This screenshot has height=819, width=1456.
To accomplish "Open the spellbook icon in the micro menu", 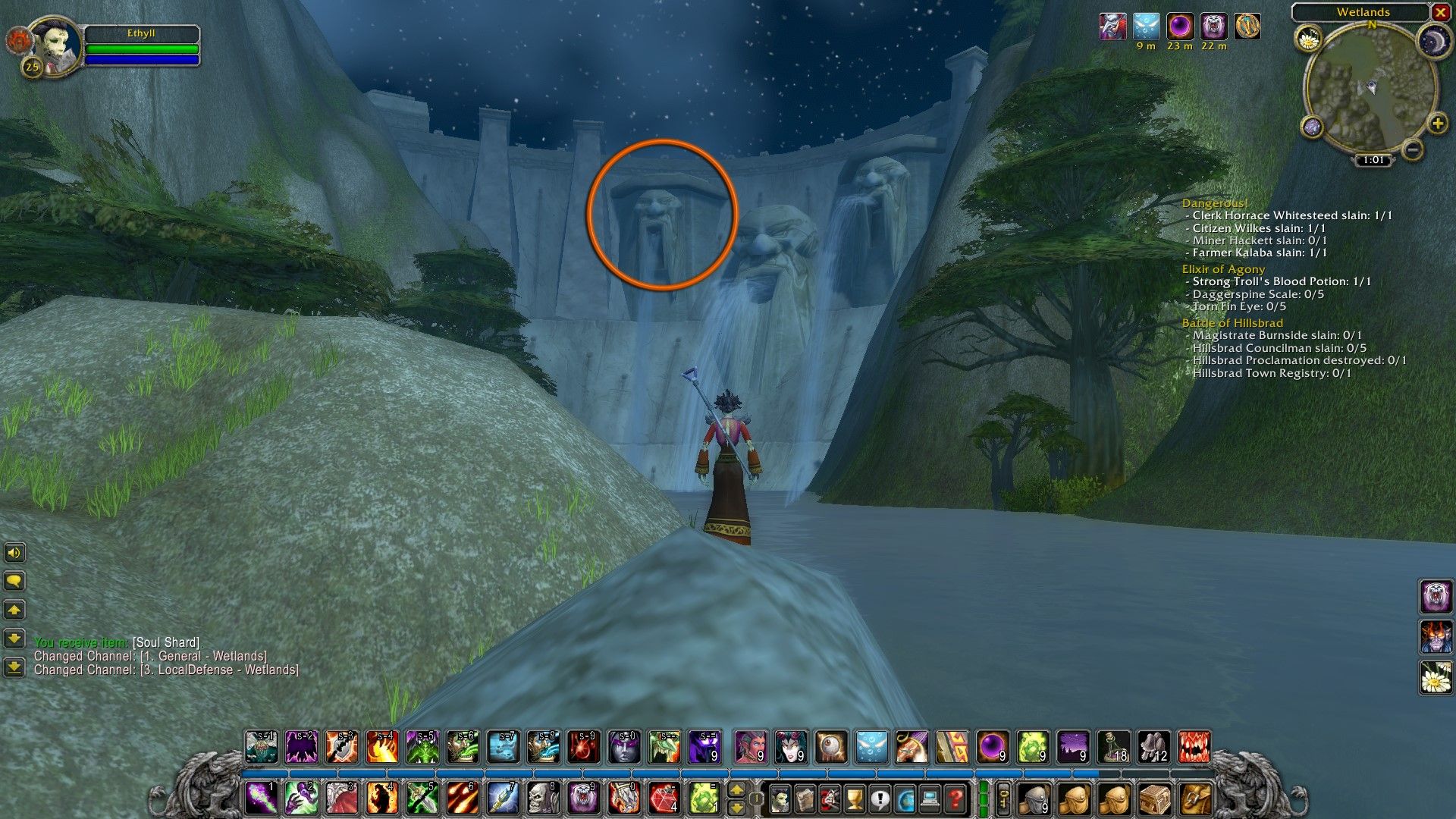I will [x=805, y=798].
